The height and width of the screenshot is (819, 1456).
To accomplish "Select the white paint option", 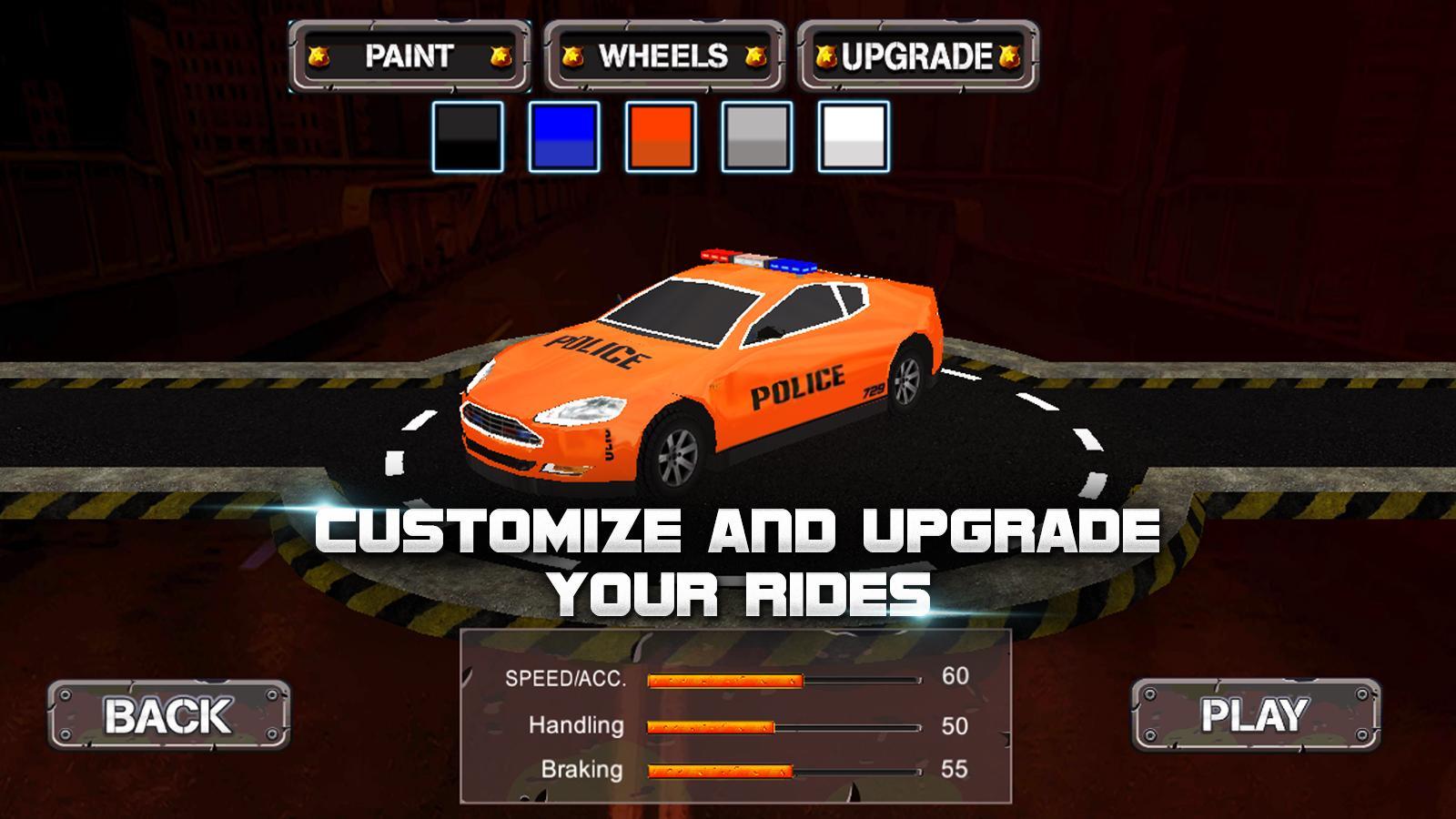I will pyautogui.click(x=854, y=138).
